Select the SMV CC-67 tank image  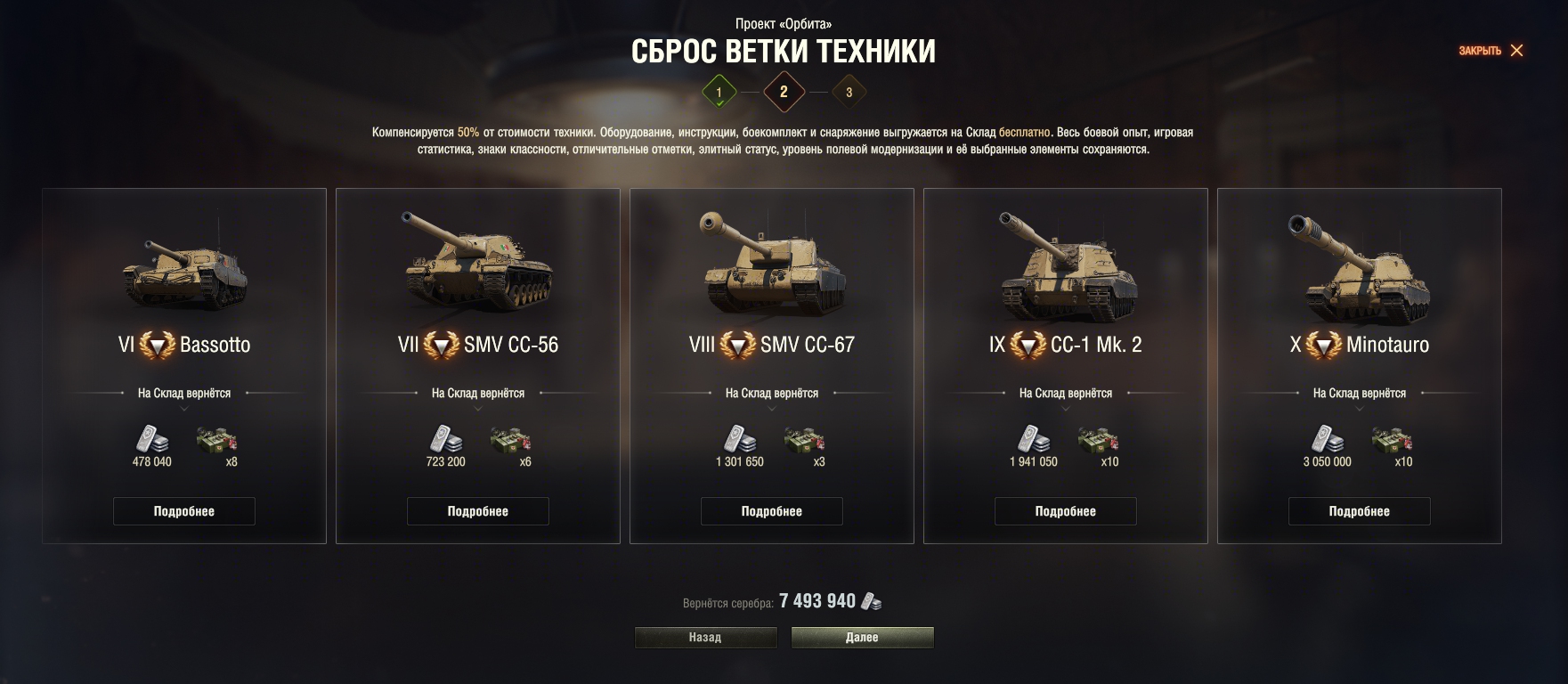[772, 263]
